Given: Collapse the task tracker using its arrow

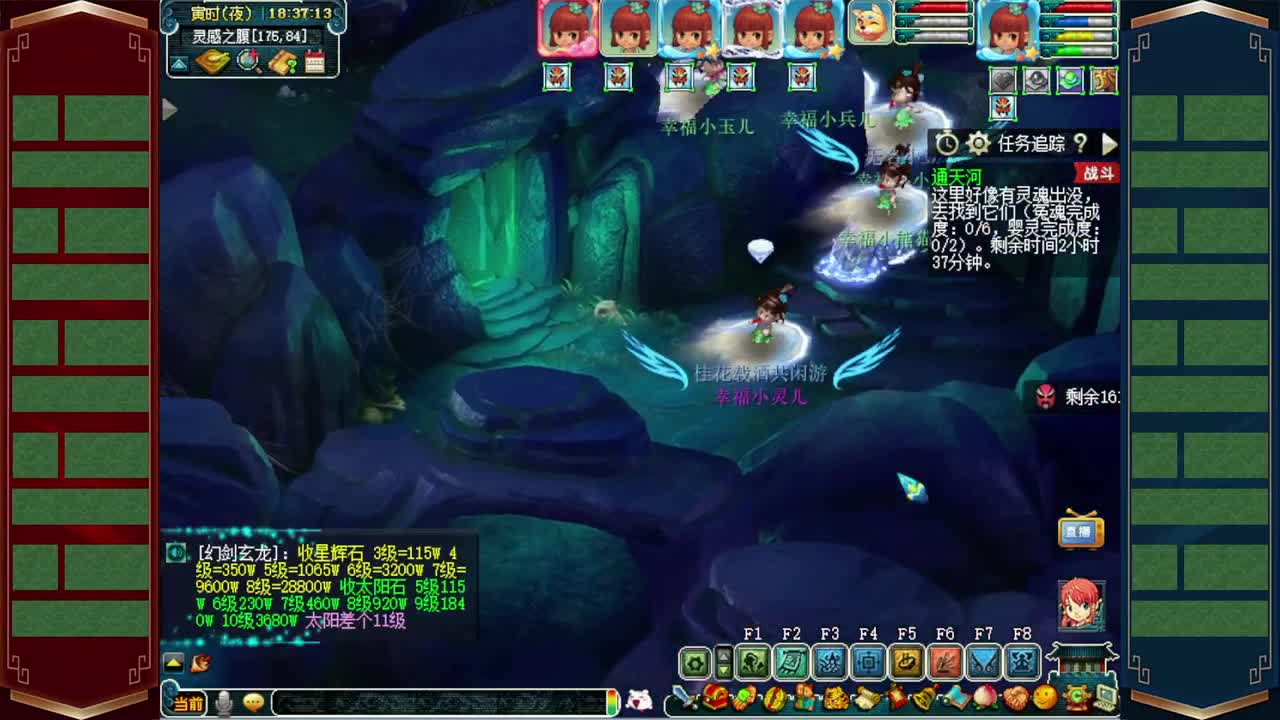Looking at the screenshot, I should 1109,144.
